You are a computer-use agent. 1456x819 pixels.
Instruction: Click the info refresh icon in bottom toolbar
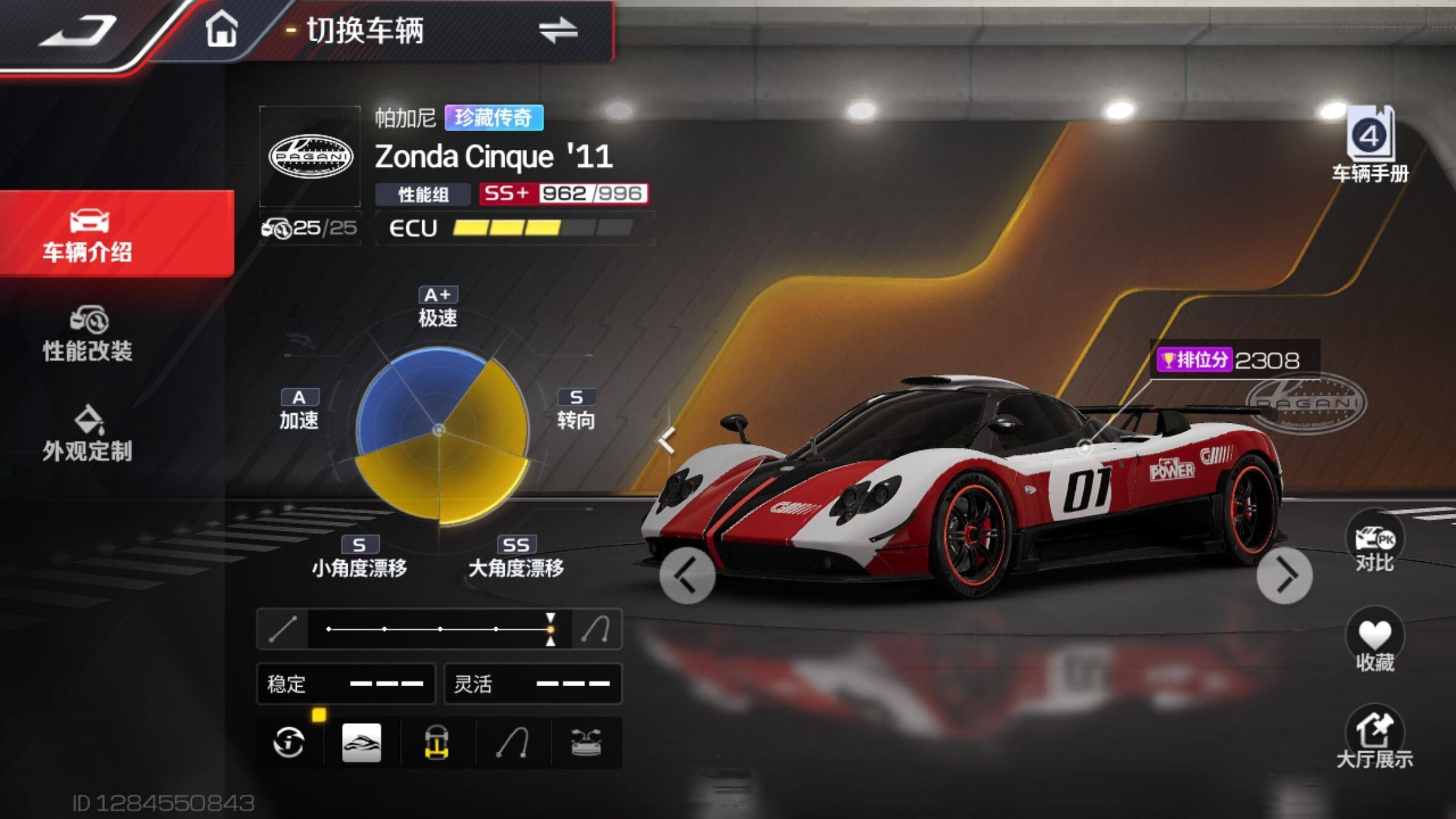pos(289,743)
